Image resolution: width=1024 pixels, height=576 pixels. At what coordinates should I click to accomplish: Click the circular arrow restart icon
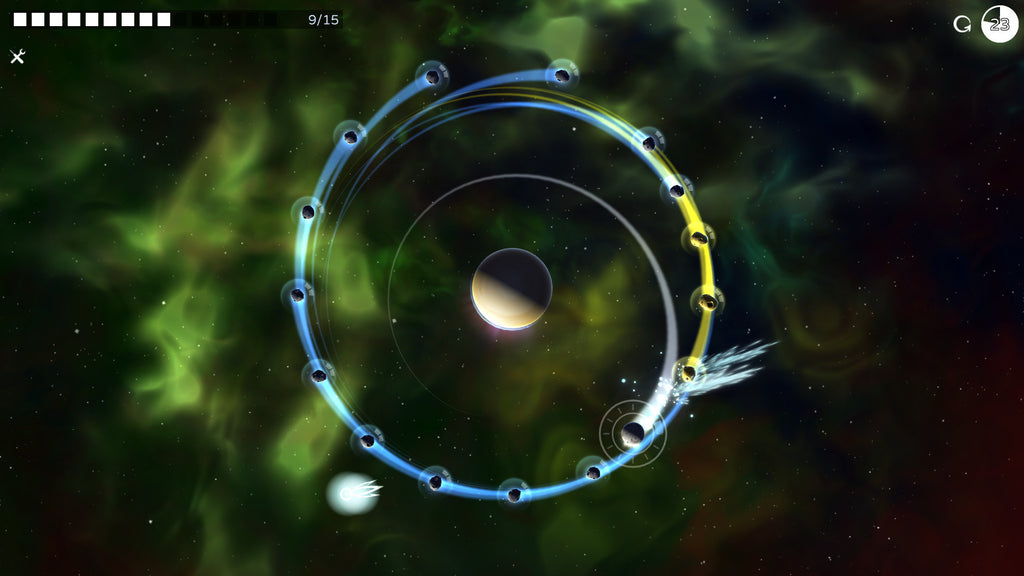(x=962, y=24)
